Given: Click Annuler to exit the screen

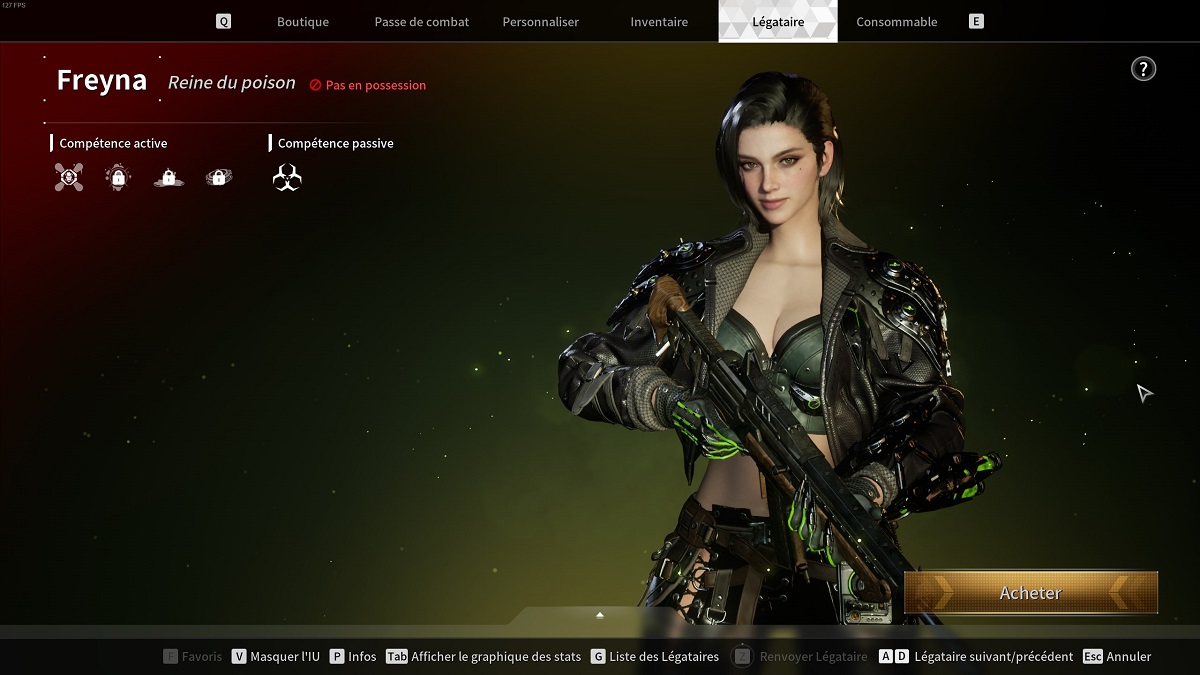Looking at the screenshot, I should click(1118, 657).
